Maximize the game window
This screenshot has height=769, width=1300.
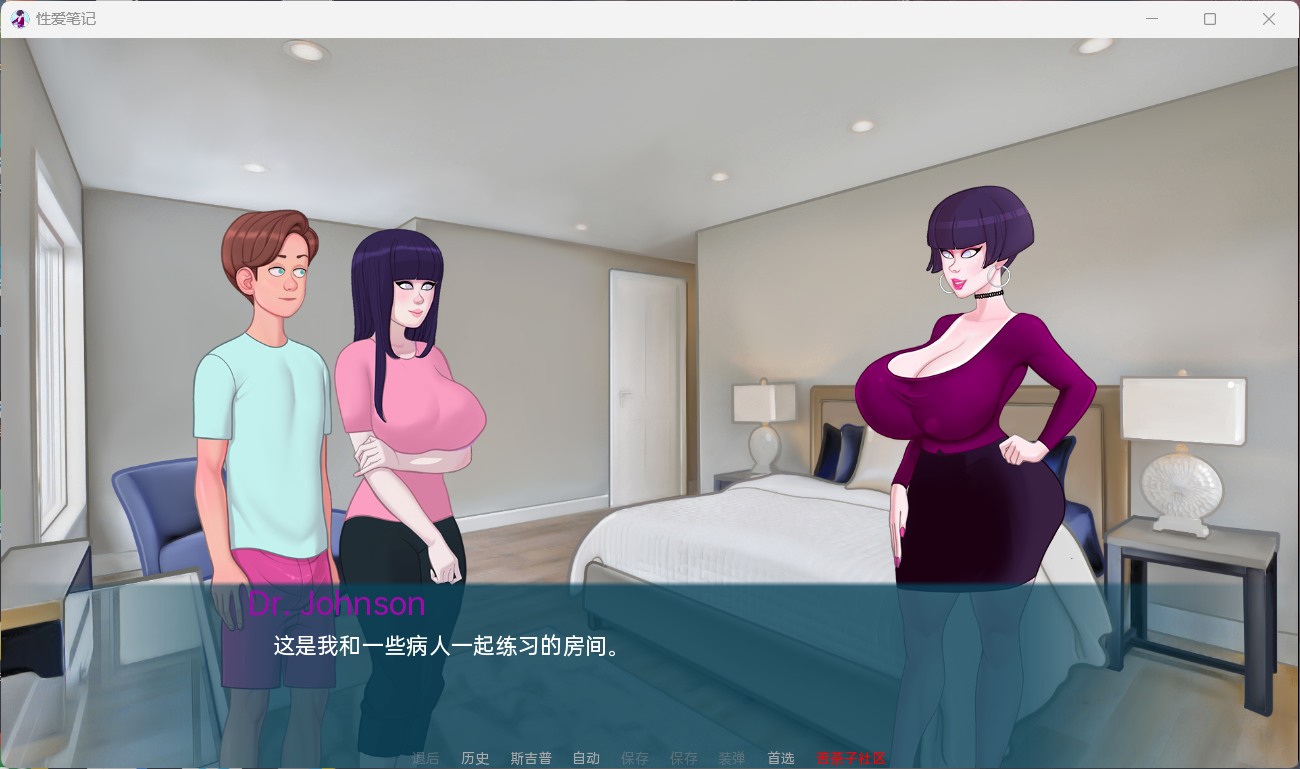click(1210, 18)
